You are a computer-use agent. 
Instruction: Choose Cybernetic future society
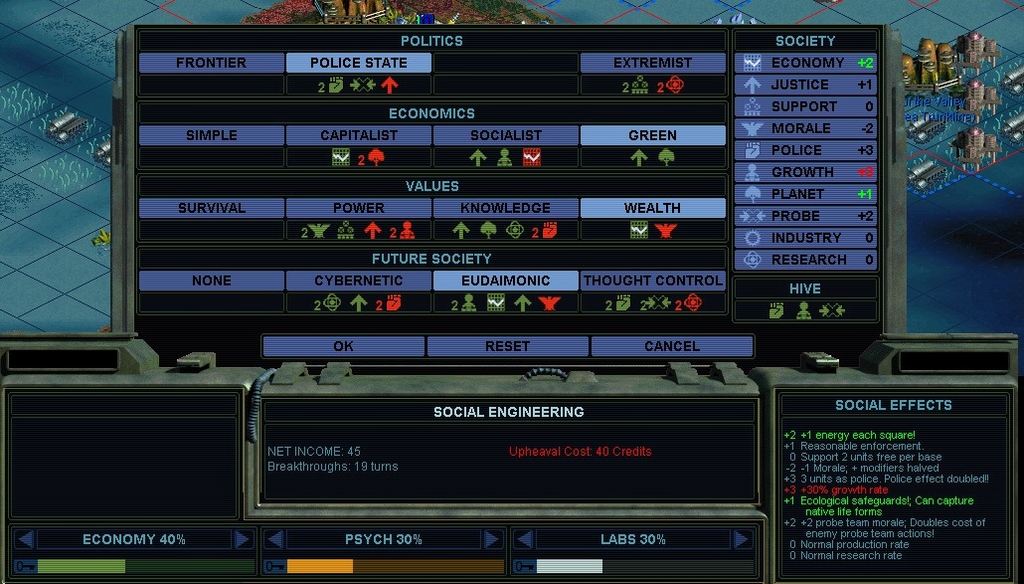[359, 281]
